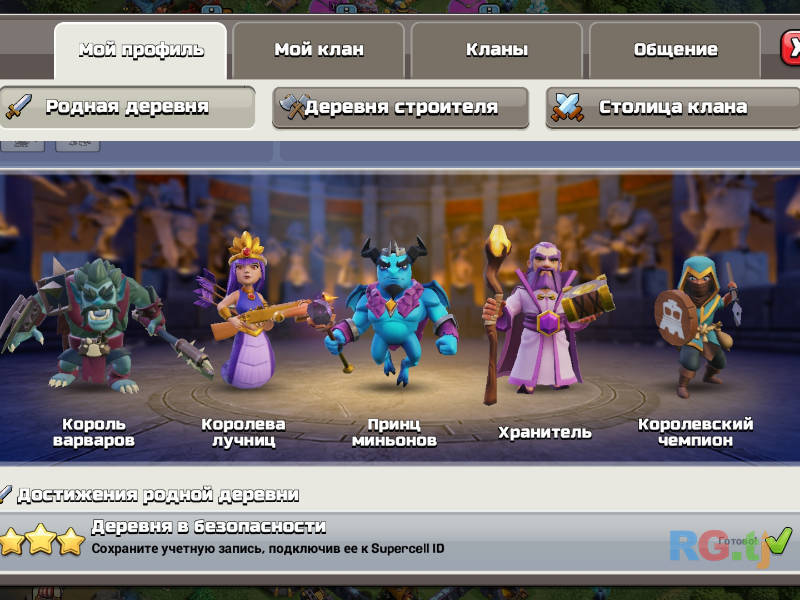
Task: Choose the Деревня строителя section
Action: 400,108
